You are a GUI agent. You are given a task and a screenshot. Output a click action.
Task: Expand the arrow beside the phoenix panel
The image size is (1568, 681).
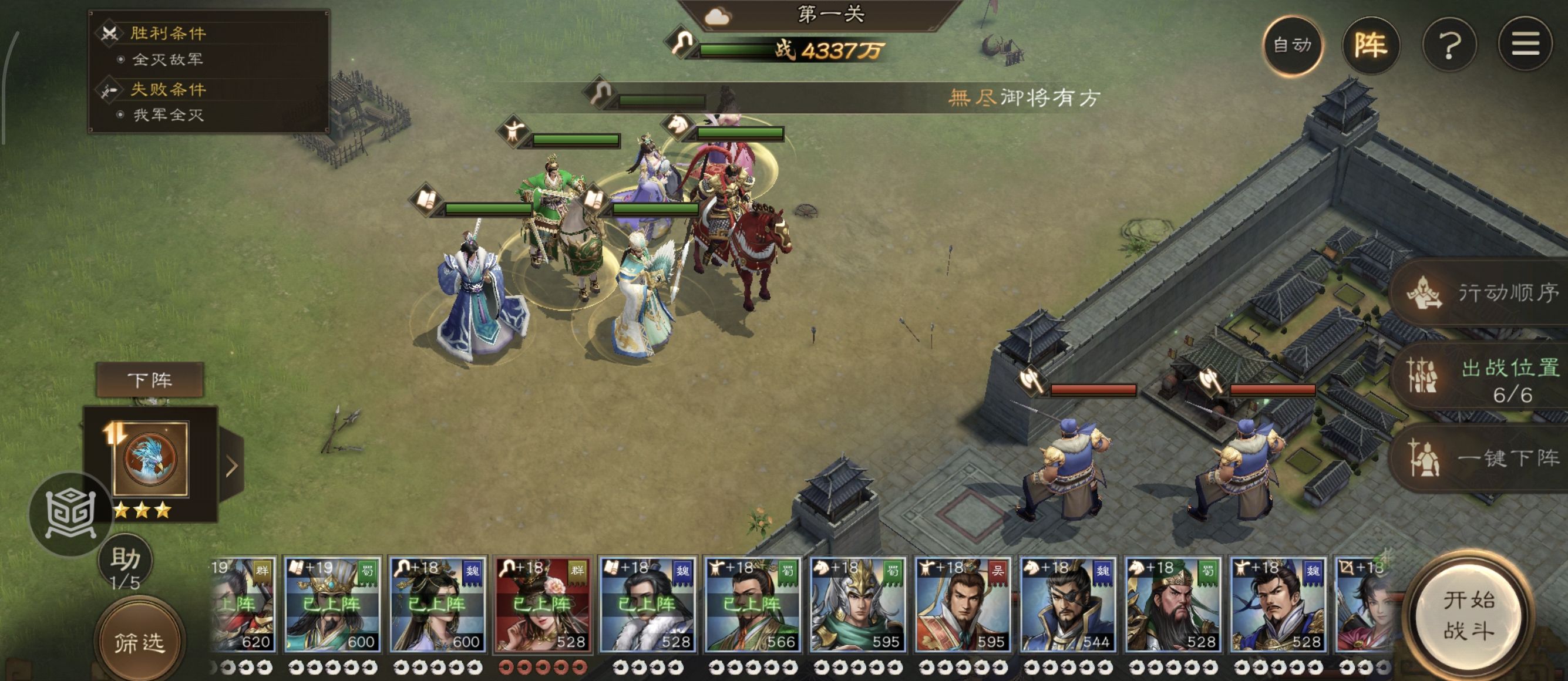[x=232, y=466]
